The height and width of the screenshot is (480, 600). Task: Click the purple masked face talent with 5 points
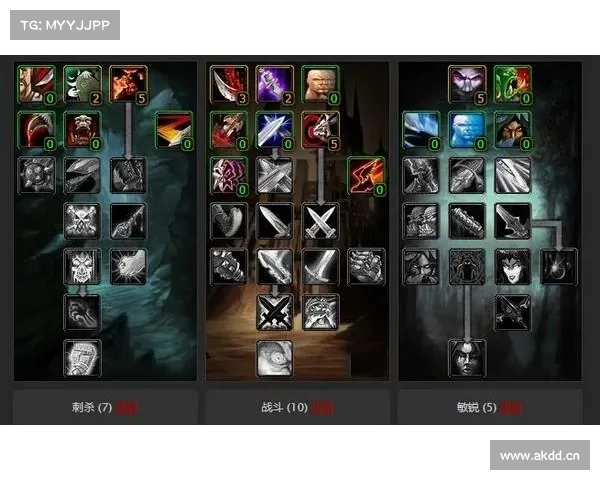[x=467, y=85]
